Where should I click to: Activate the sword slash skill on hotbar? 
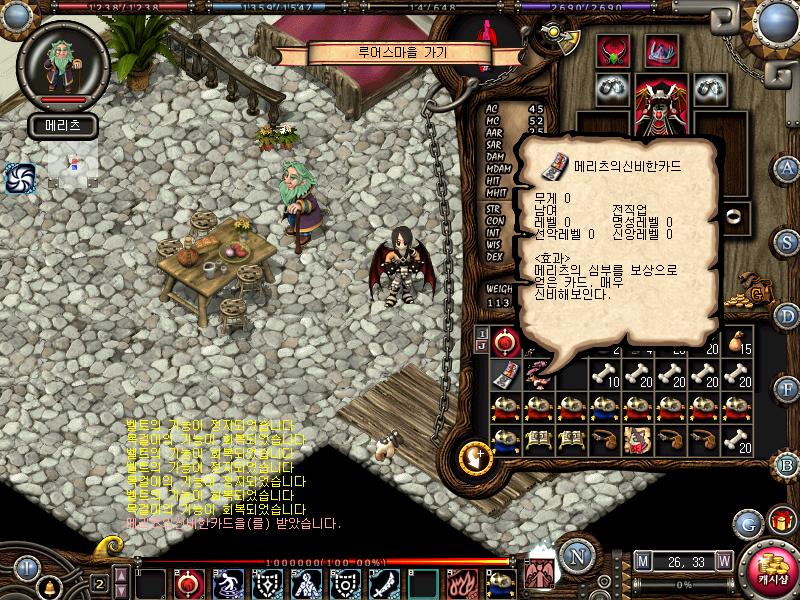click(x=385, y=582)
